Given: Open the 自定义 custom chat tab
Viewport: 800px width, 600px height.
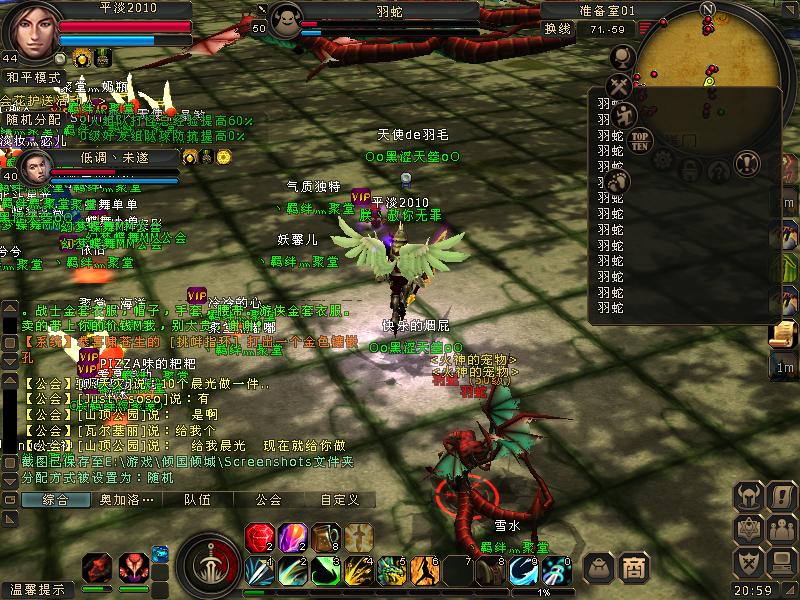Looking at the screenshot, I should (x=339, y=500).
